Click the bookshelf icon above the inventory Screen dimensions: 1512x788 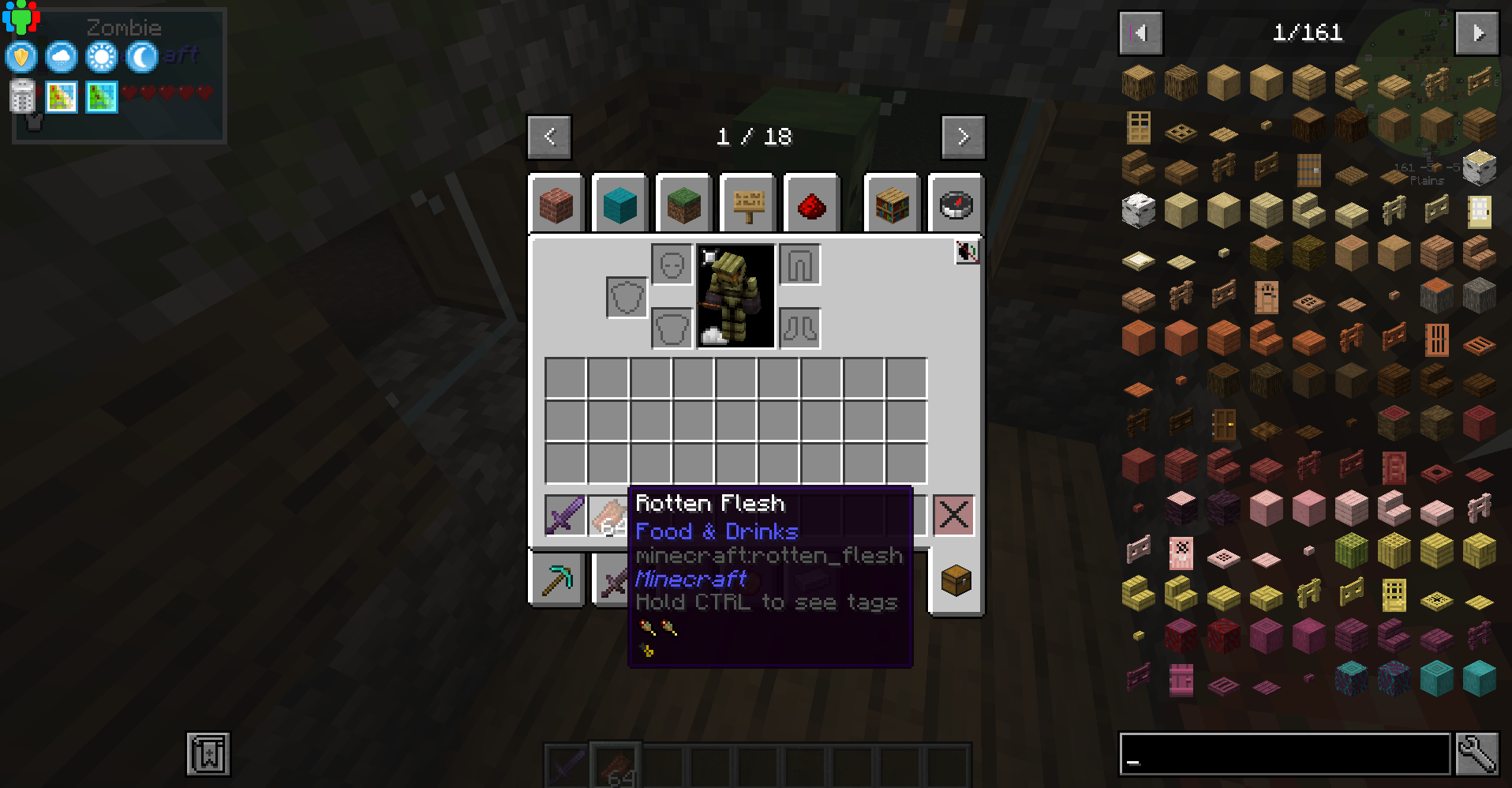click(x=892, y=204)
